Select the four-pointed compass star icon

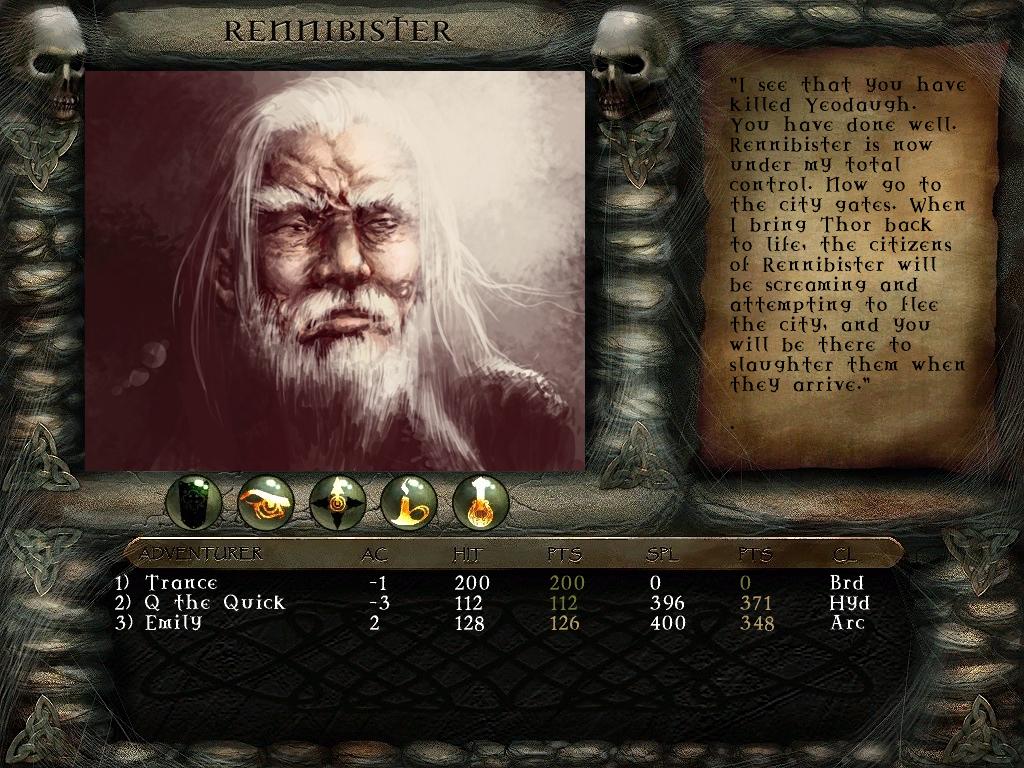tap(337, 502)
